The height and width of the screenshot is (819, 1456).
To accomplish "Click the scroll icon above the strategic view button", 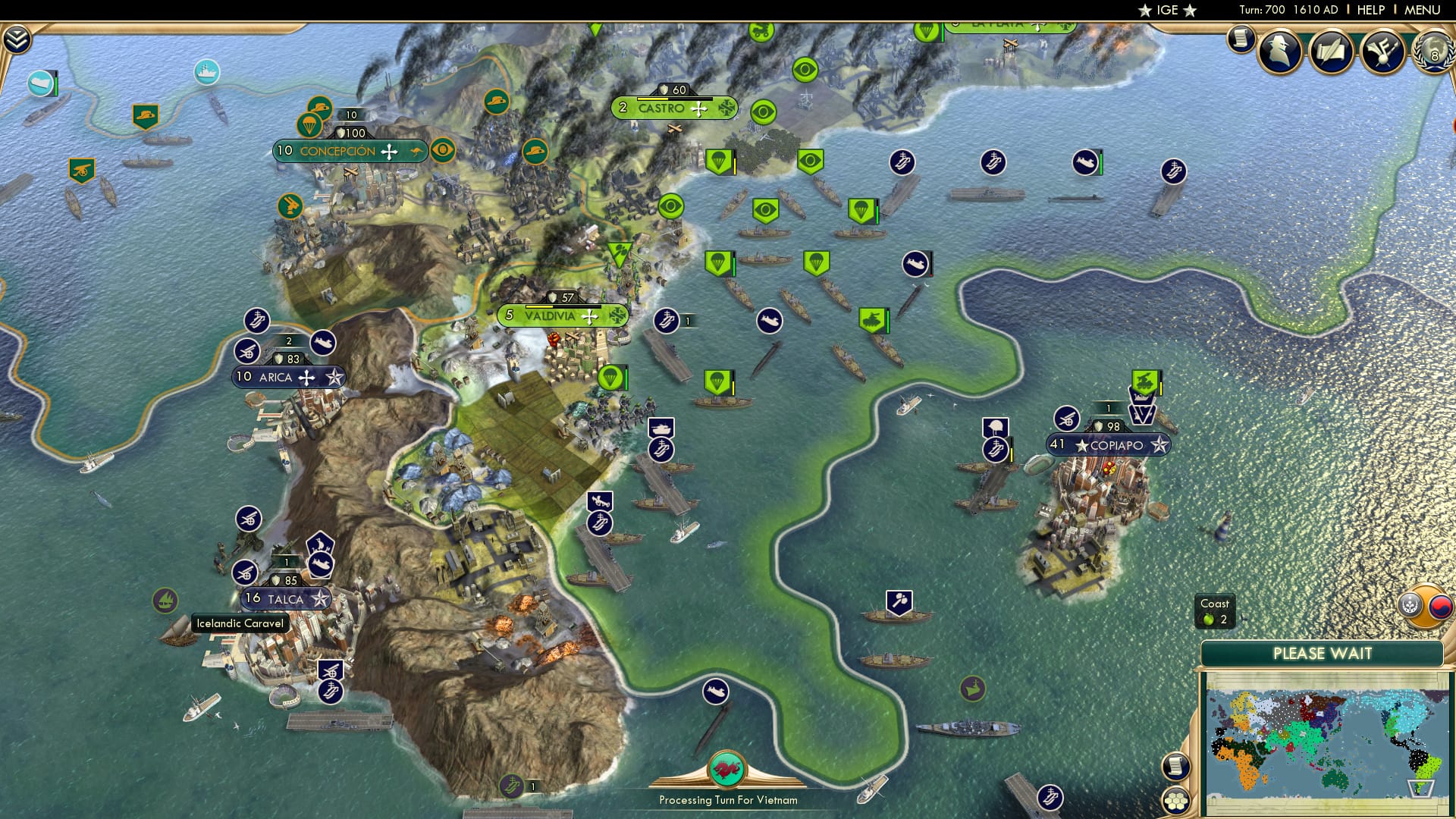I will (1175, 767).
